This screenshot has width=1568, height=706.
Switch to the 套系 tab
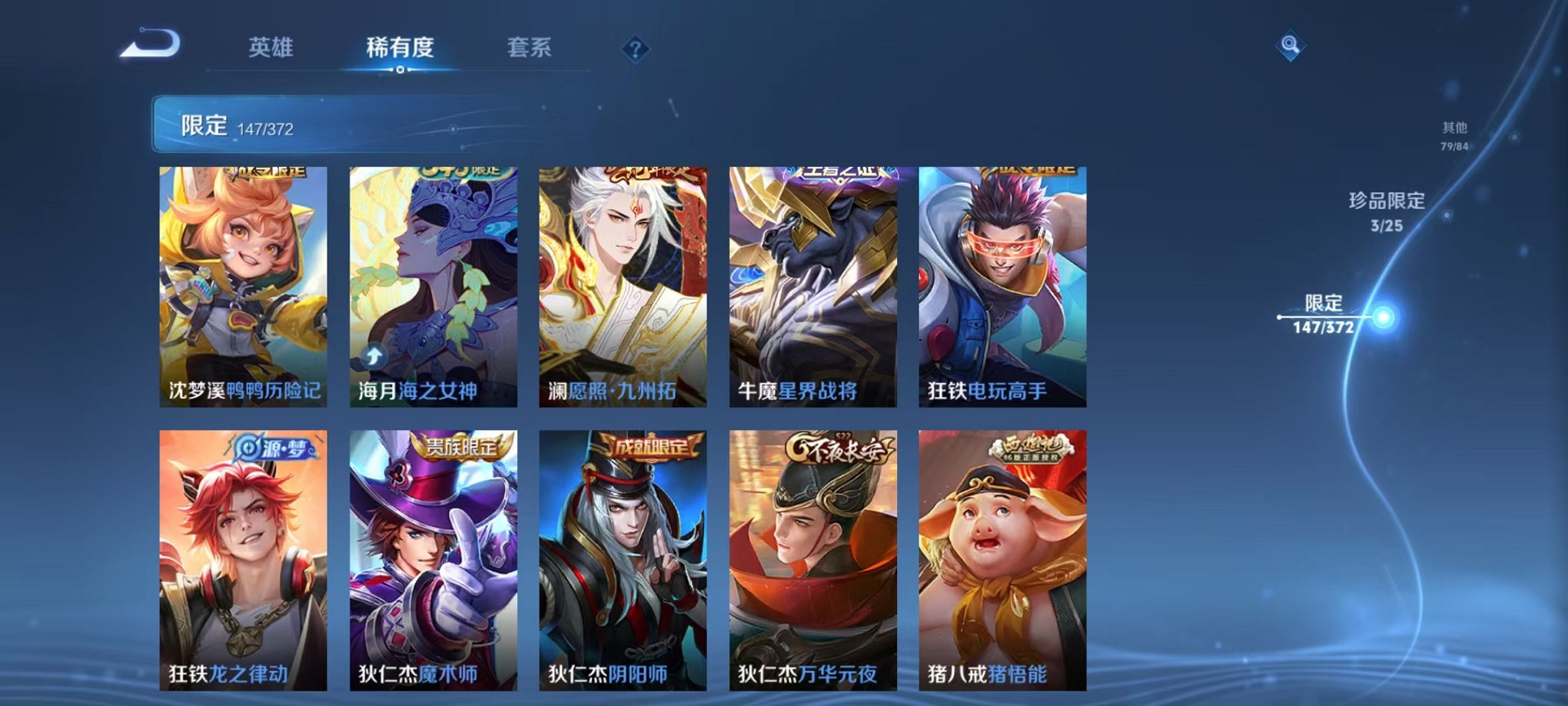click(532, 48)
